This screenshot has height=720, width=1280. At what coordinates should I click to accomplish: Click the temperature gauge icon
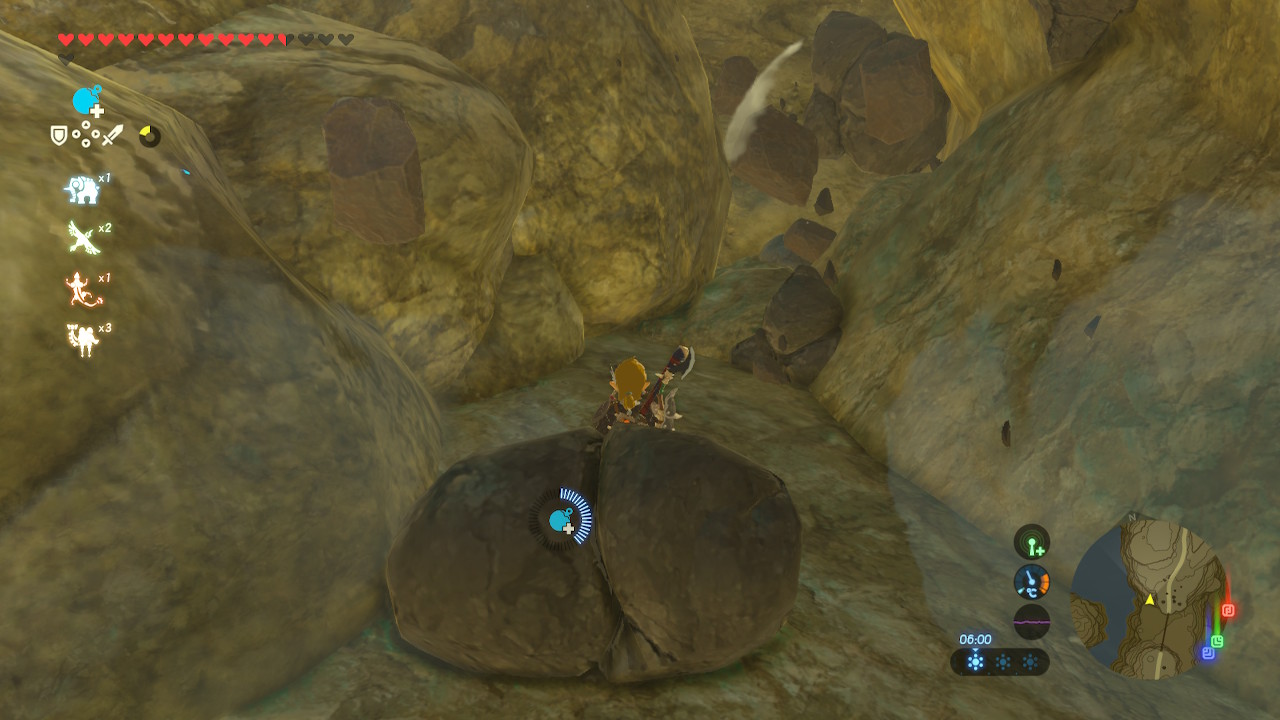1031,581
